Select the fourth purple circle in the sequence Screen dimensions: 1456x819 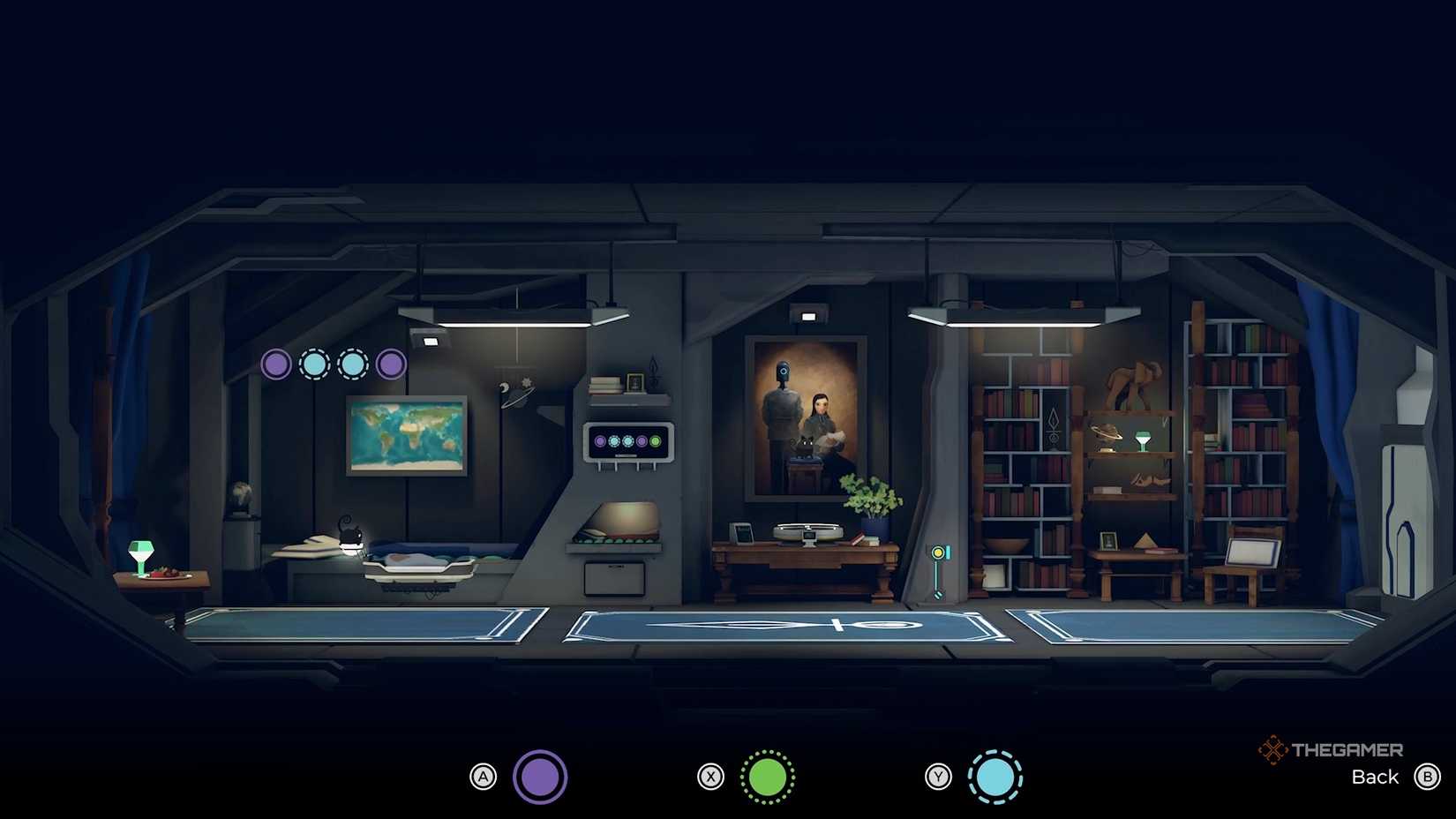click(x=391, y=364)
